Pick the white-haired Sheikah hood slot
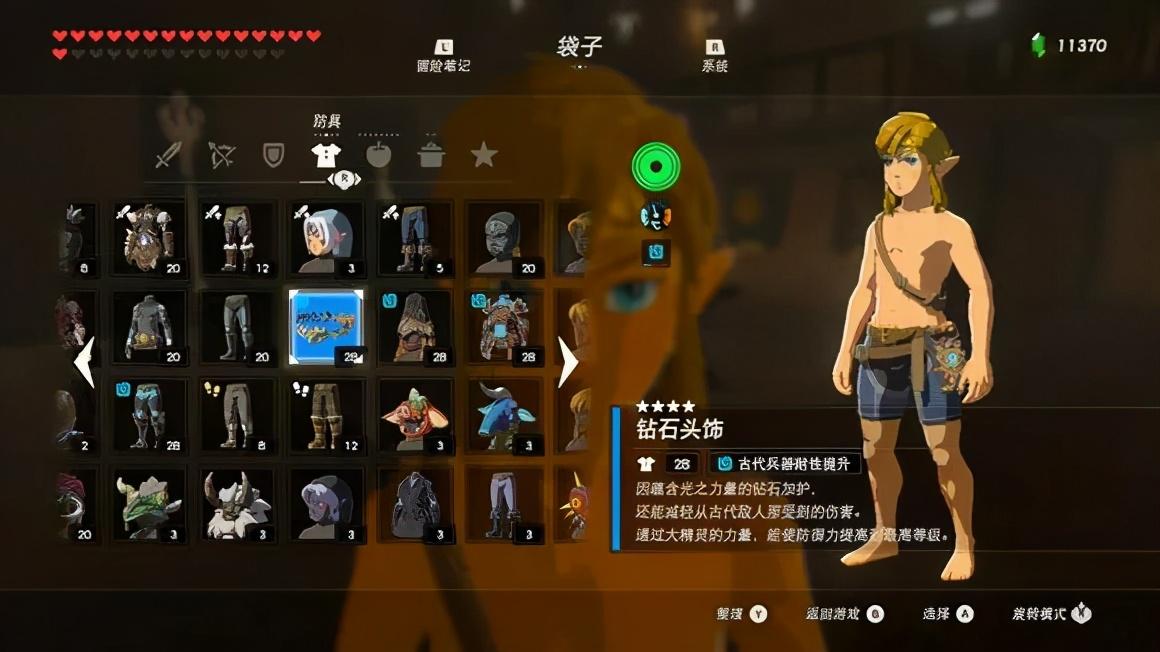Image resolution: width=1160 pixels, height=652 pixels. click(x=326, y=238)
